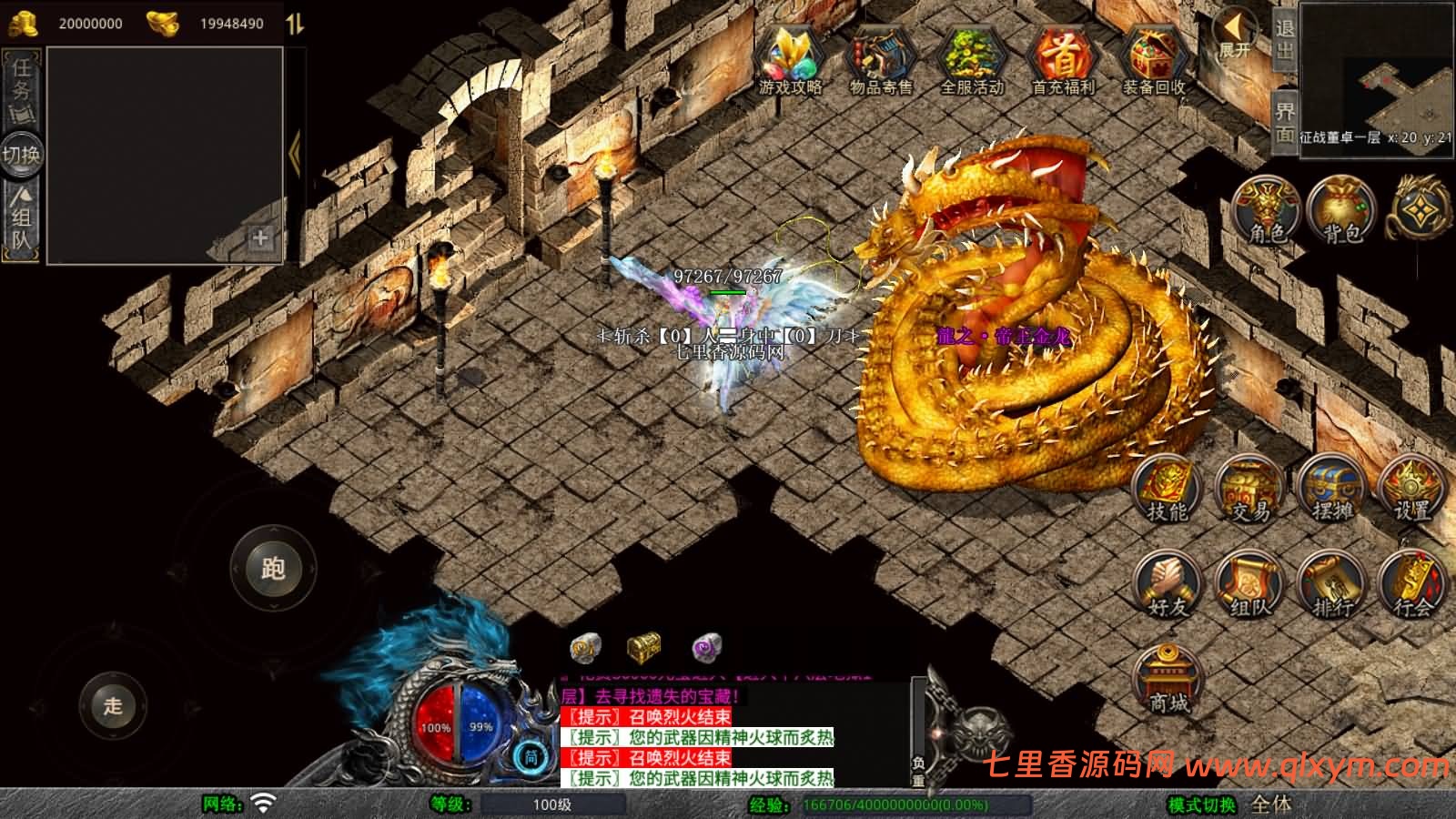Open the 装备回收 equipment recycling chest

tap(1153, 58)
